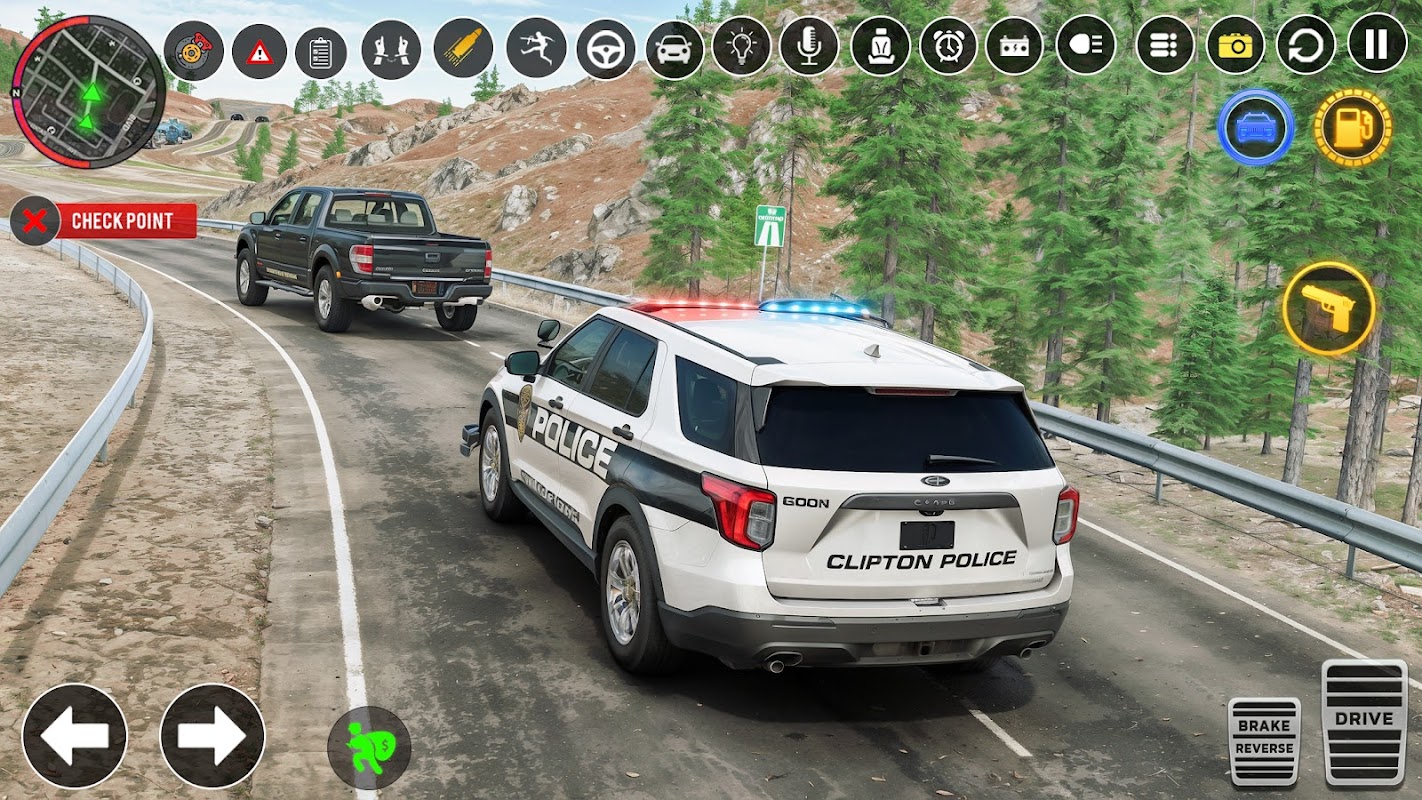Select the yellow bullet icon

coord(463,48)
